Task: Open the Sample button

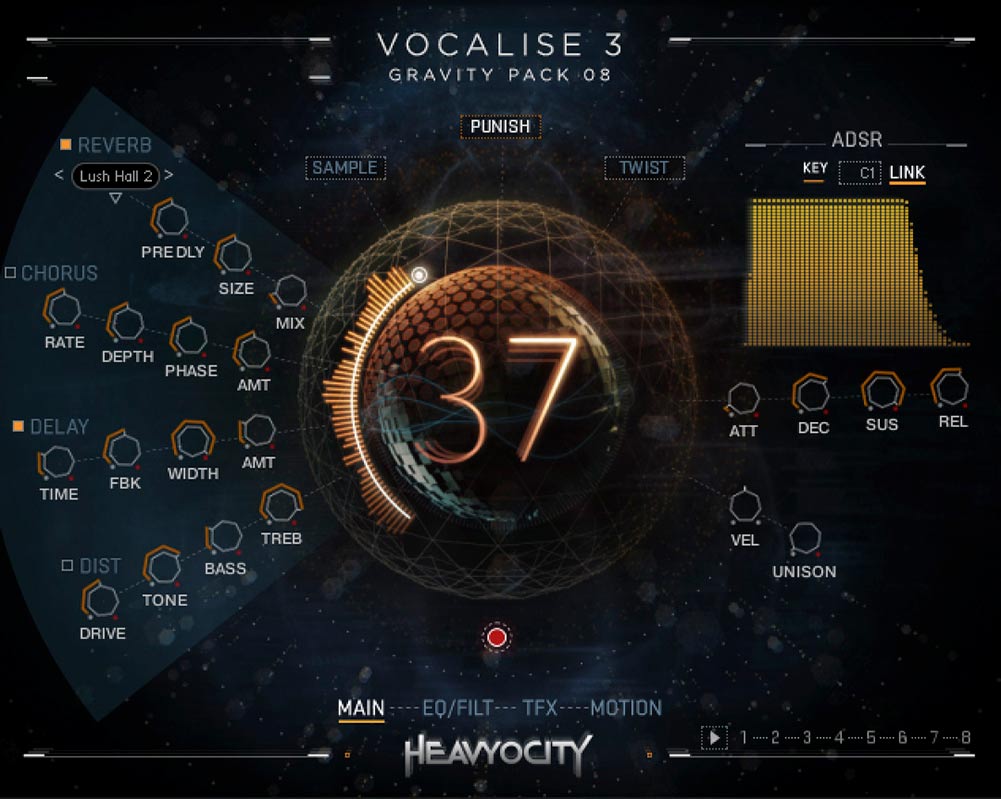Action: point(345,168)
